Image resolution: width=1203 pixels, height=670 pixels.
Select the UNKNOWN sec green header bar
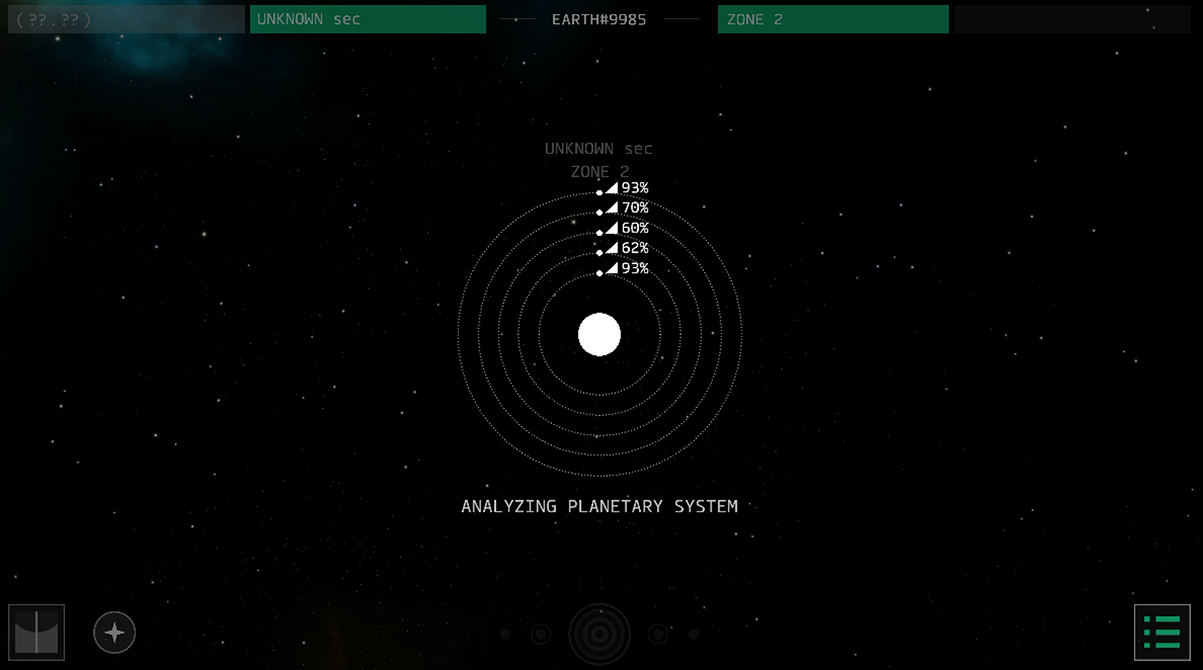pos(367,19)
